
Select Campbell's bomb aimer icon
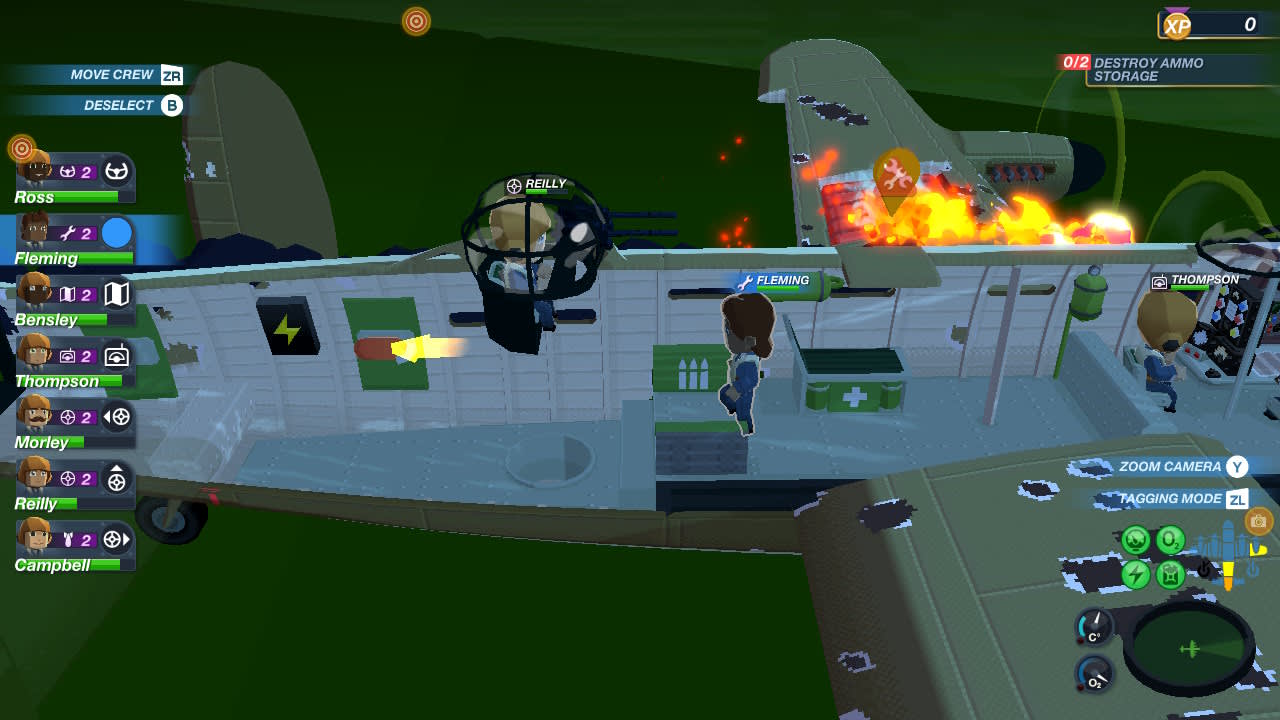[x=117, y=538]
